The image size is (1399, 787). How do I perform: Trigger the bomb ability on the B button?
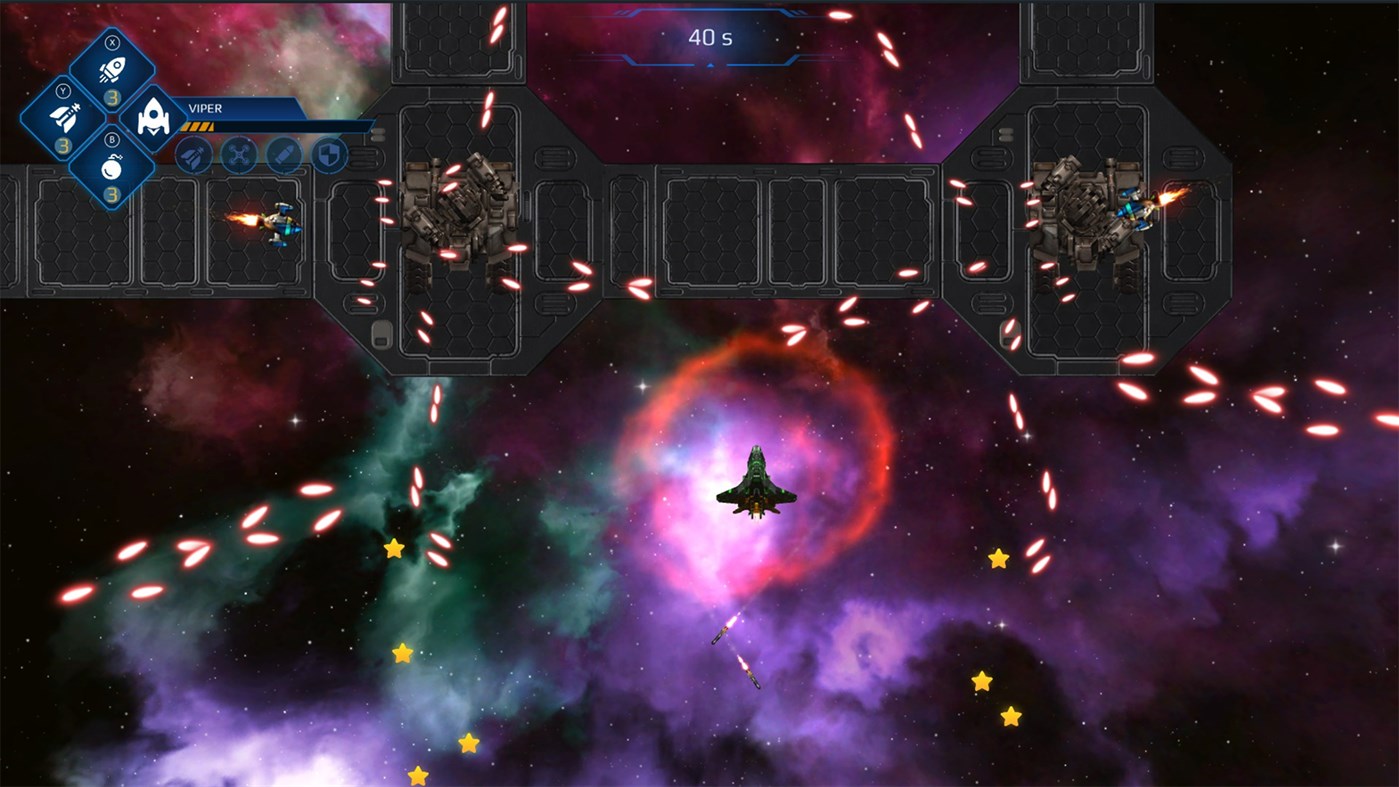click(113, 167)
